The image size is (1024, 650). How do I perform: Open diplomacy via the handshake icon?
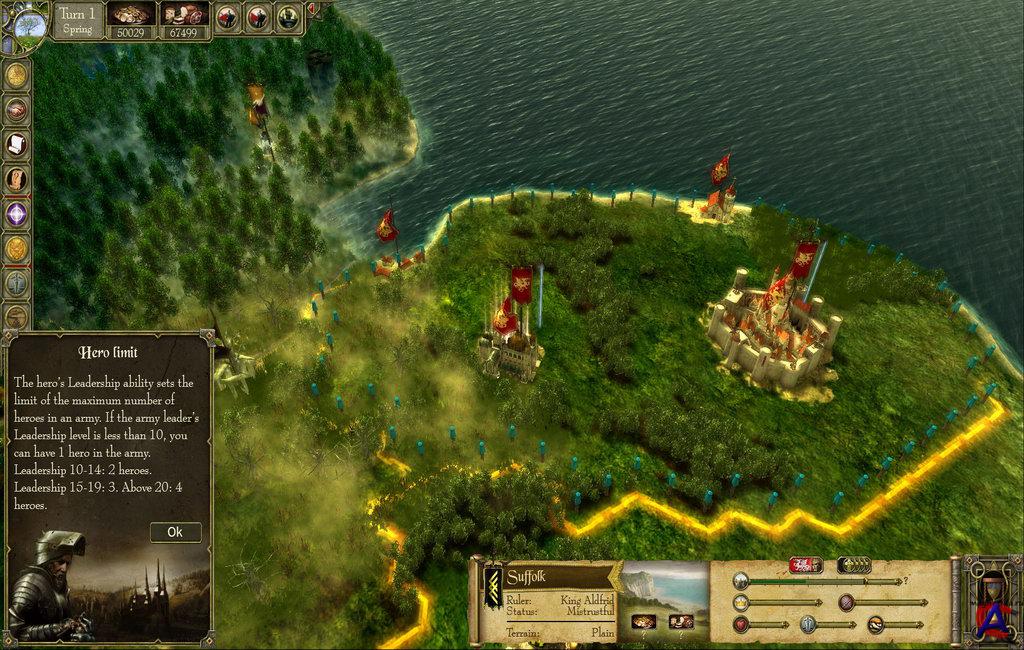[15, 109]
